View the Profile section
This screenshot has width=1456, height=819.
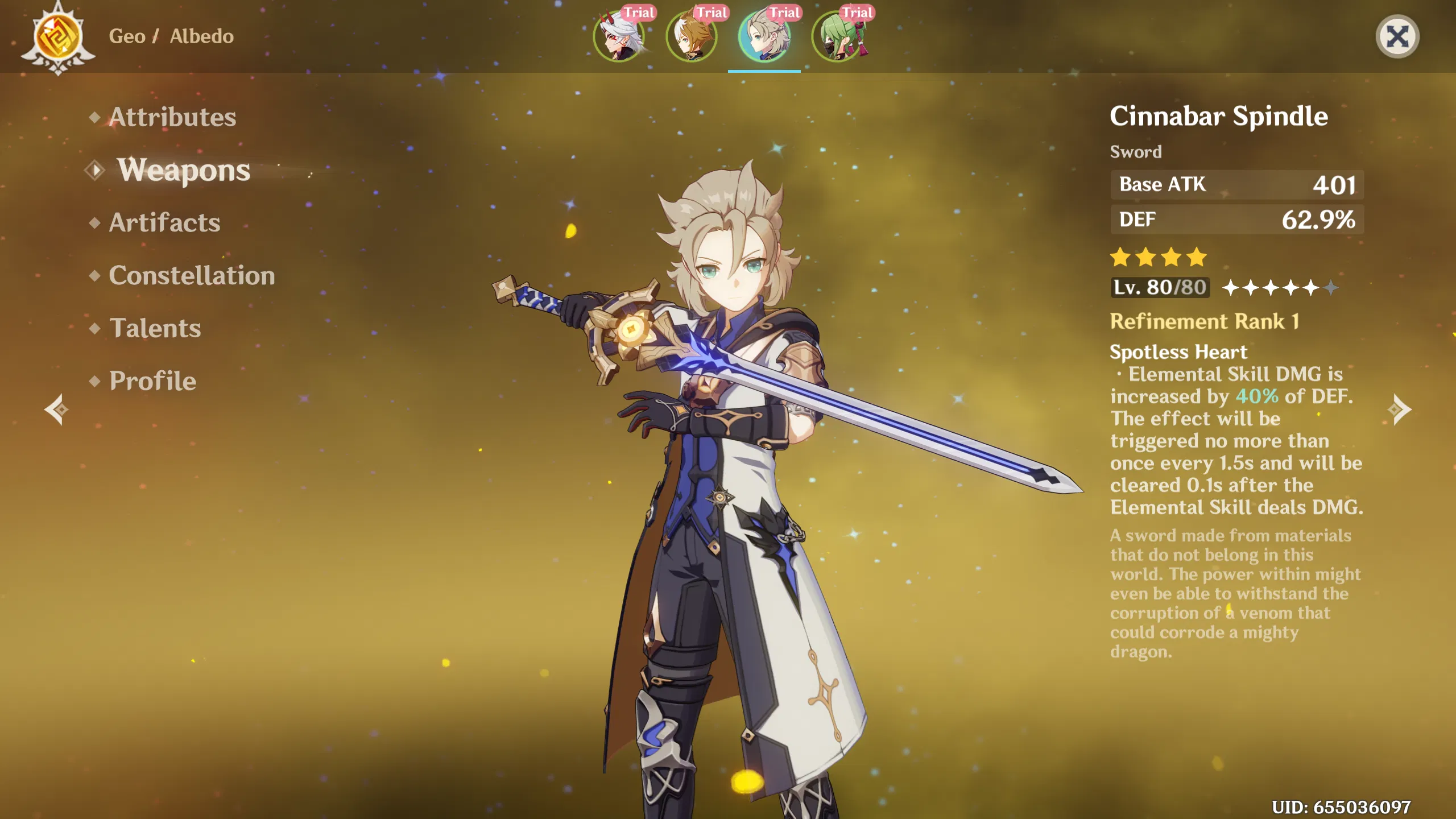151,380
